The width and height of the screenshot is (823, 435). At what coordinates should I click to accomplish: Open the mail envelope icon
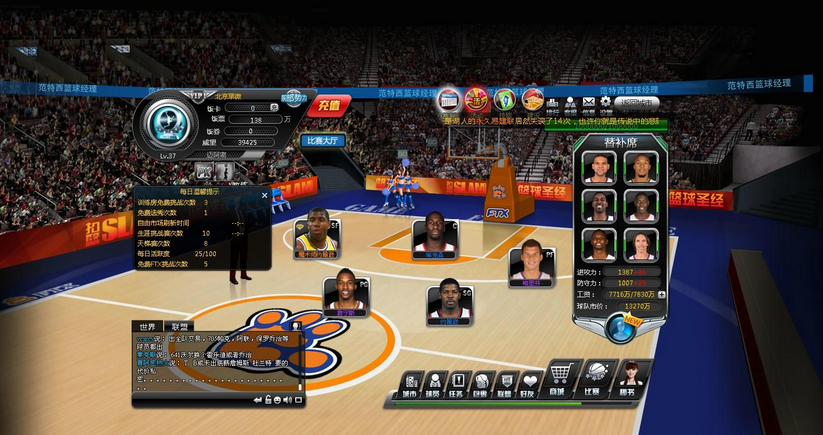click(x=589, y=101)
